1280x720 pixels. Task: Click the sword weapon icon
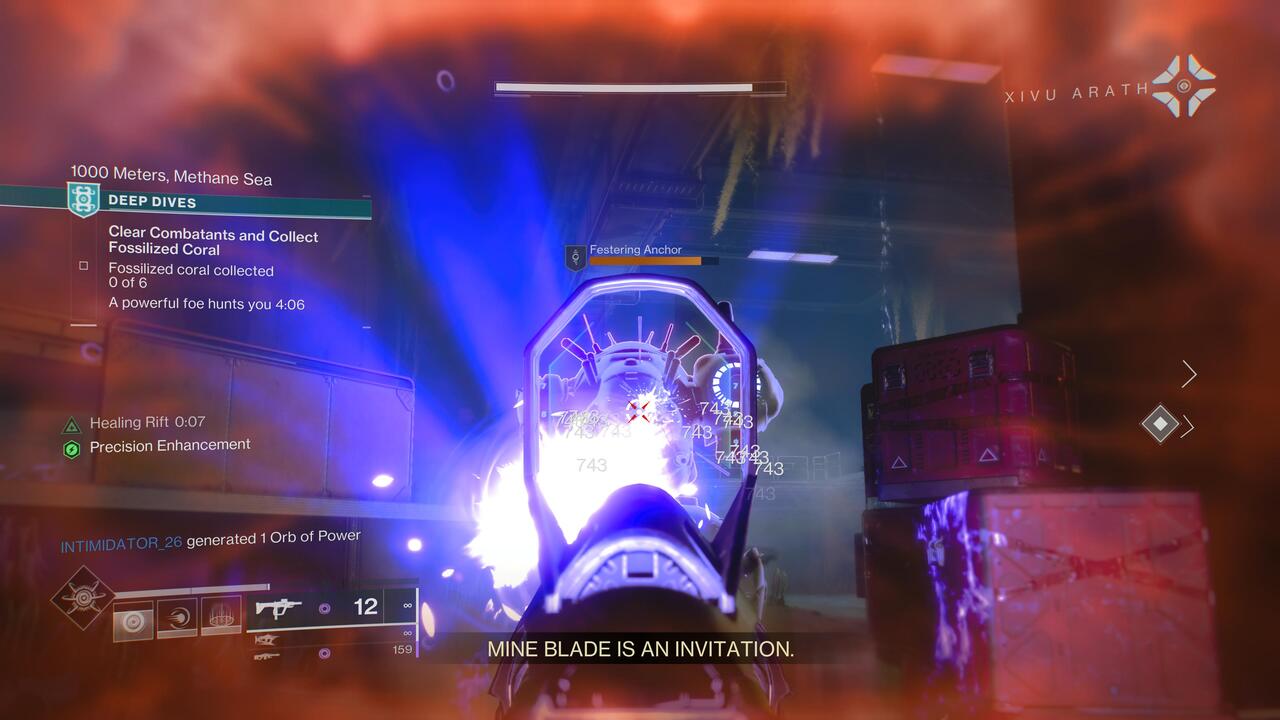point(267,640)
